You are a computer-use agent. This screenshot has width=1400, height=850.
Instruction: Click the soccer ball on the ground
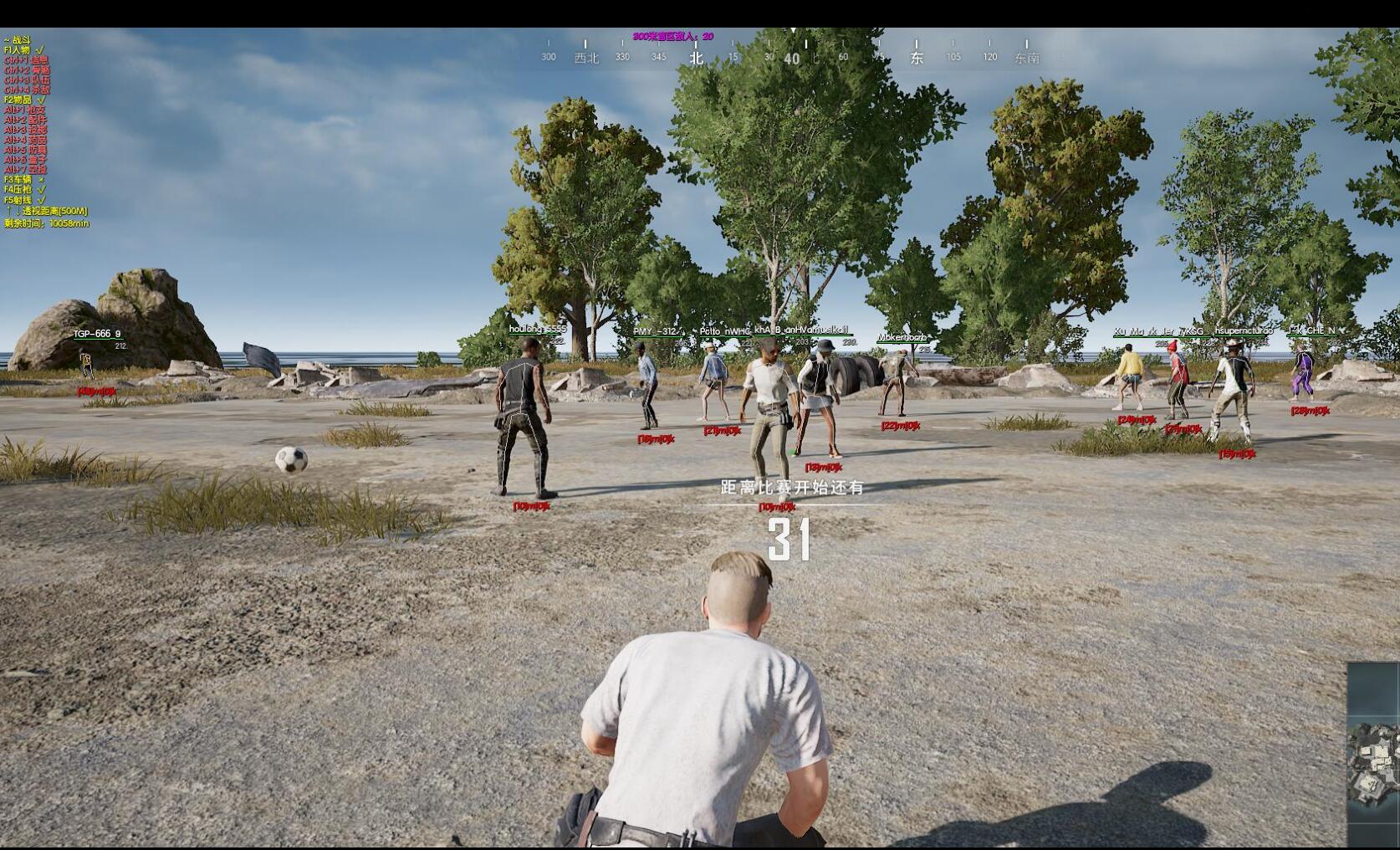coord(289,458)
